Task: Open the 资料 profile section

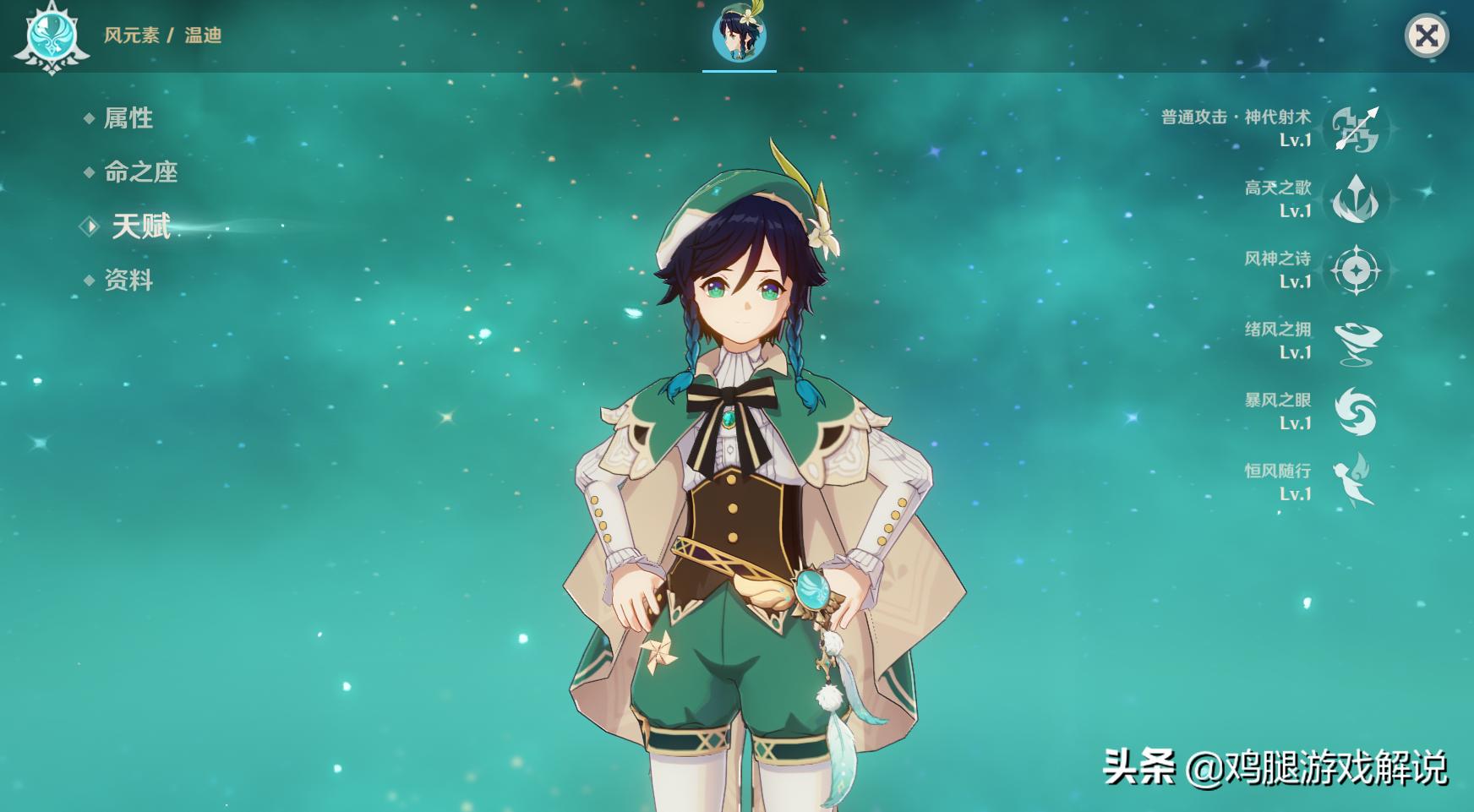Action: point(128,281)
